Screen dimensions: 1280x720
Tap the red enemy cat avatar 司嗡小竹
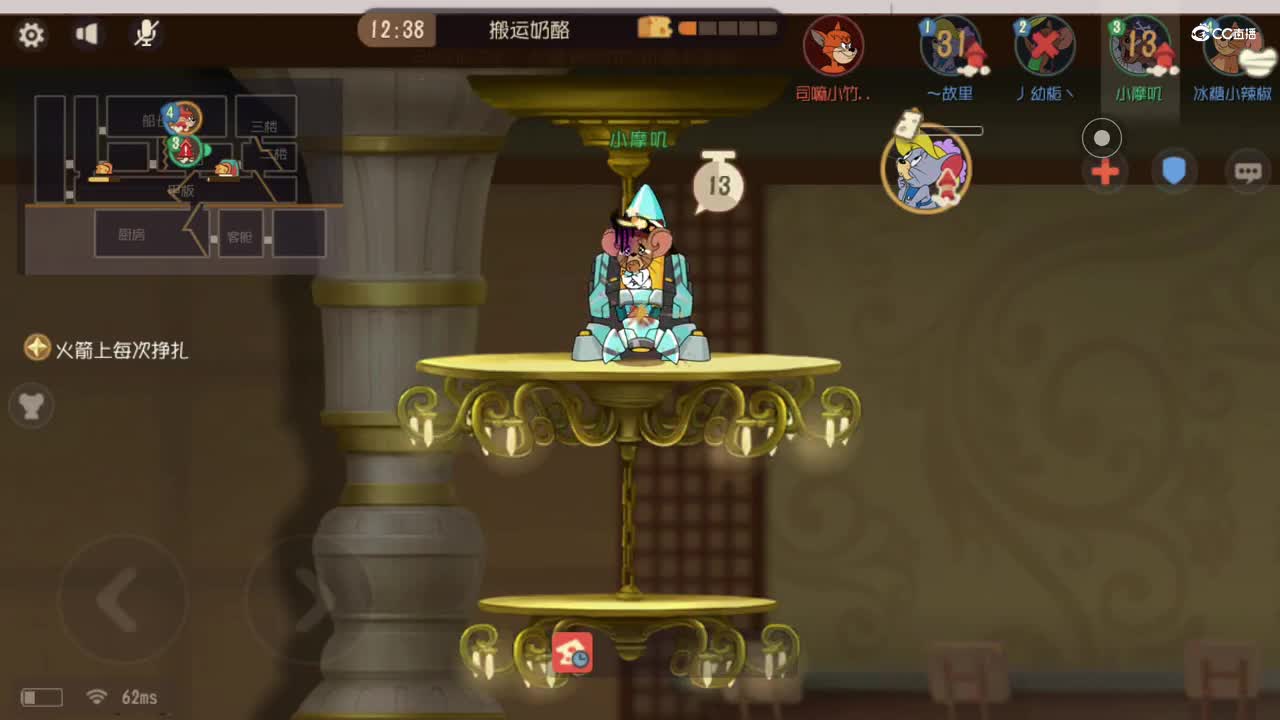pos(835,48)
